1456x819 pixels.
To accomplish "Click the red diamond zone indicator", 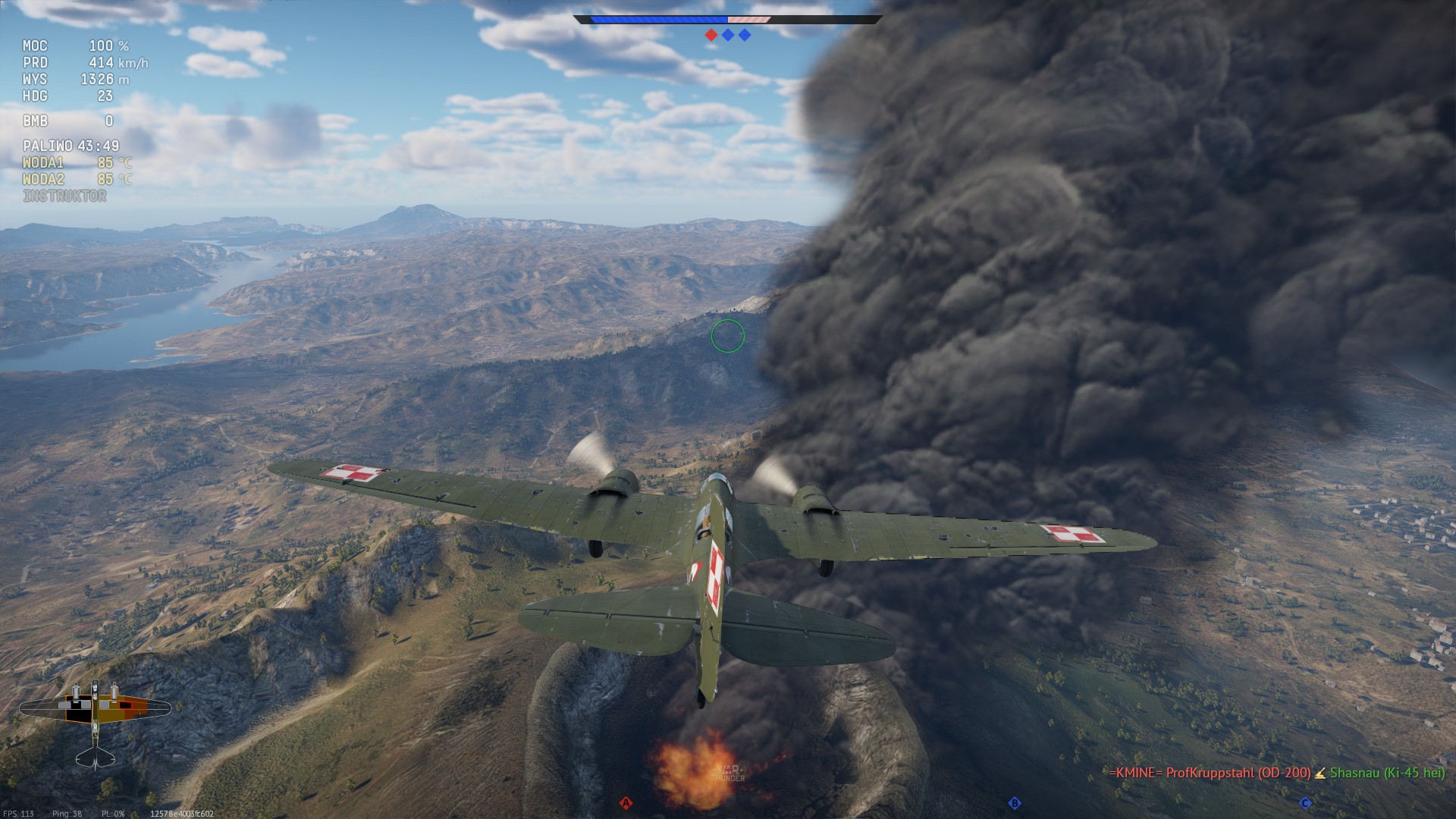I will click(711, 35).
